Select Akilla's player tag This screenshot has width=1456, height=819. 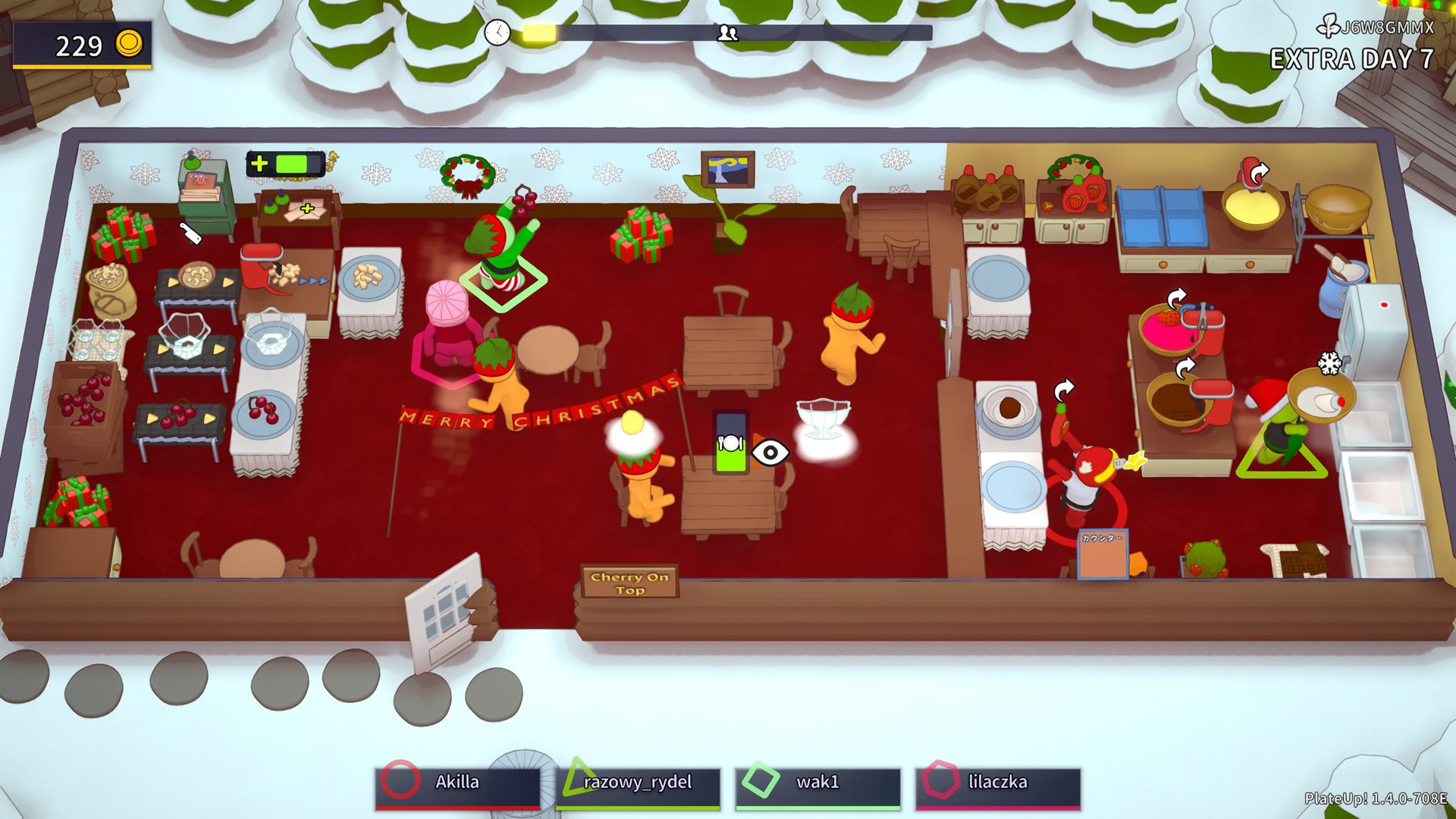pos(457,783)
